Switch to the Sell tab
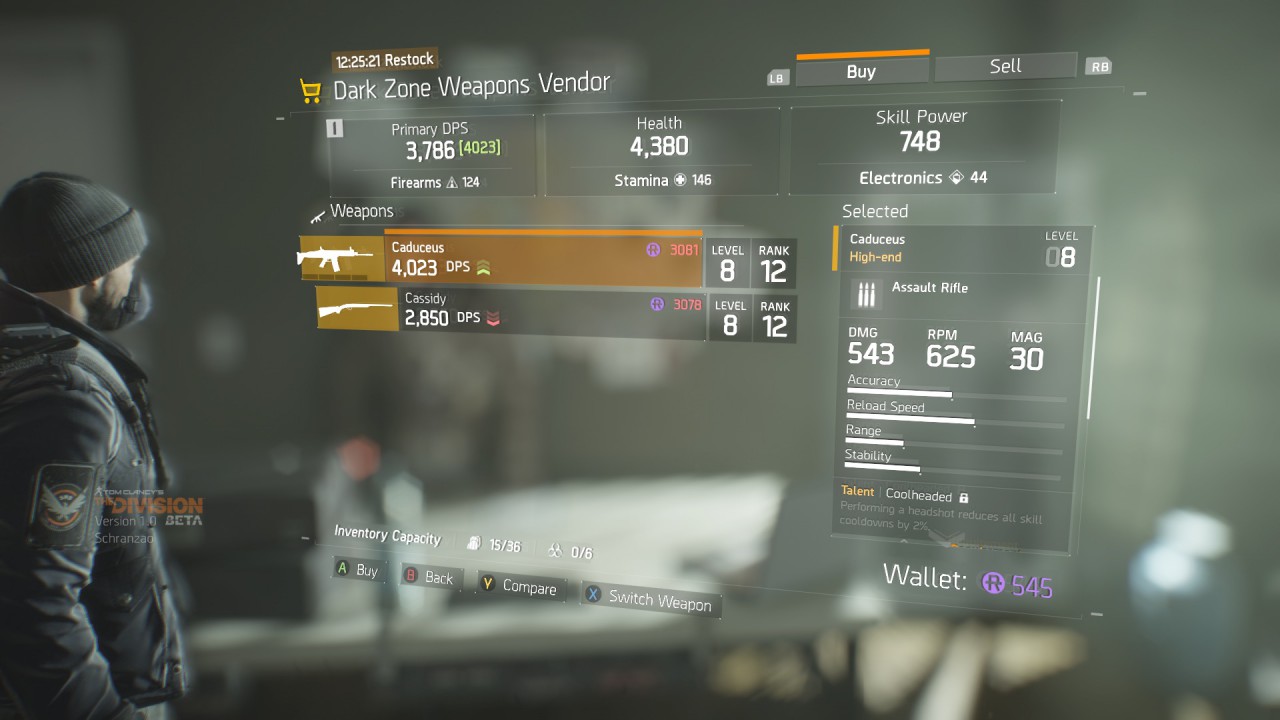The height and width of the screenshot is (720, 1280). 1005,66
